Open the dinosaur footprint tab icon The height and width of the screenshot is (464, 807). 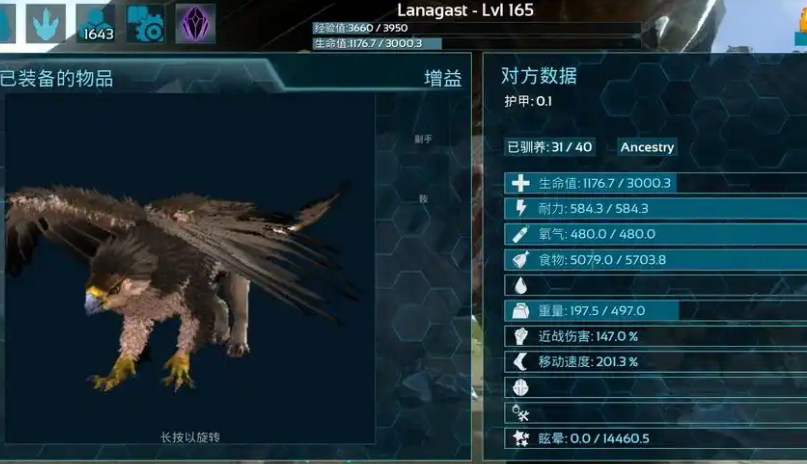[x=46, y=23]
